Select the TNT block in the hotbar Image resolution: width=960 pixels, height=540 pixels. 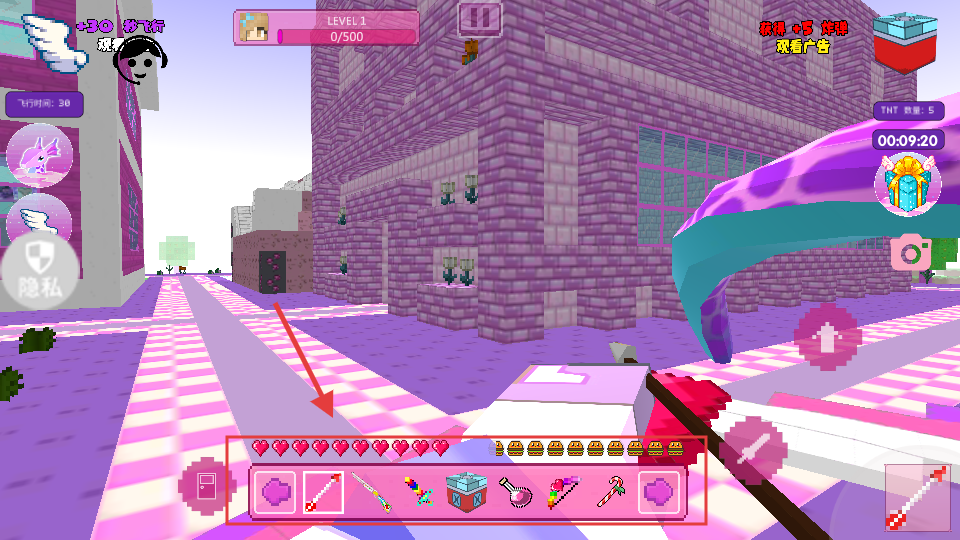[466, 492]
